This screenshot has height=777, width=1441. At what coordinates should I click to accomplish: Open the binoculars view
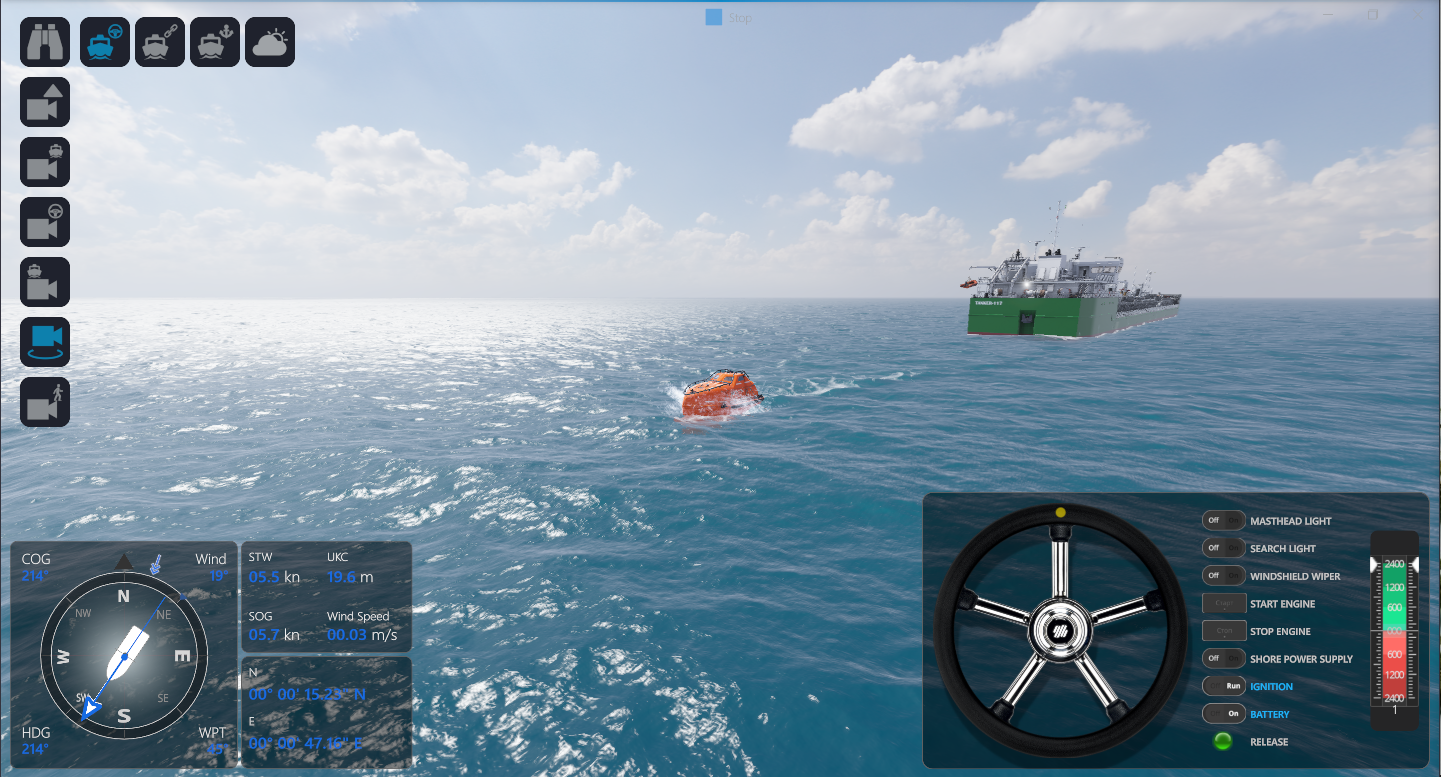[45, 42]
